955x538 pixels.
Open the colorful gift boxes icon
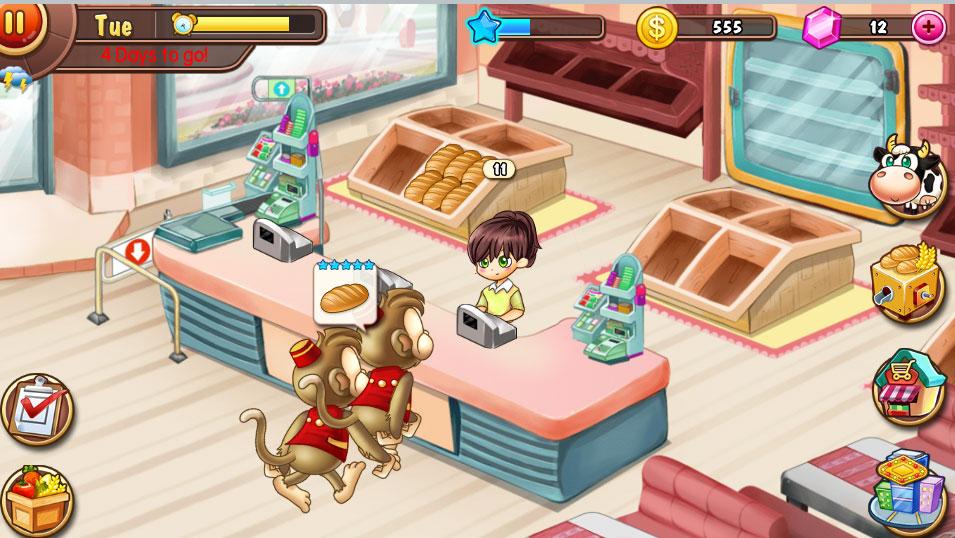tap(907, 490)
